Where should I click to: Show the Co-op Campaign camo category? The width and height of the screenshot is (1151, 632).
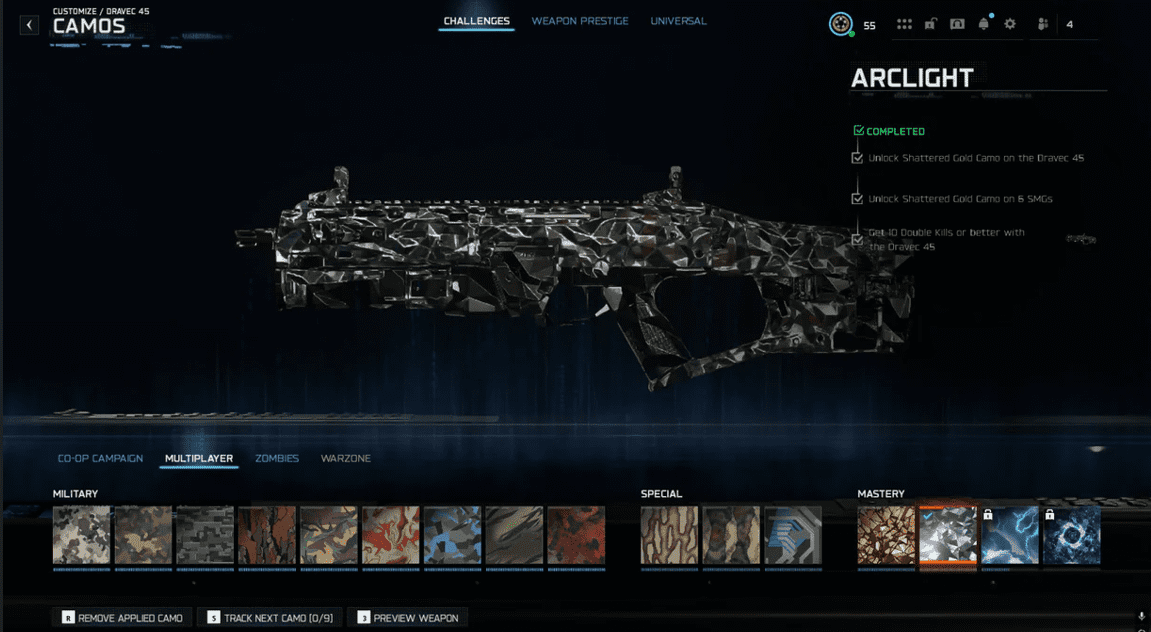tap(100, 459)
